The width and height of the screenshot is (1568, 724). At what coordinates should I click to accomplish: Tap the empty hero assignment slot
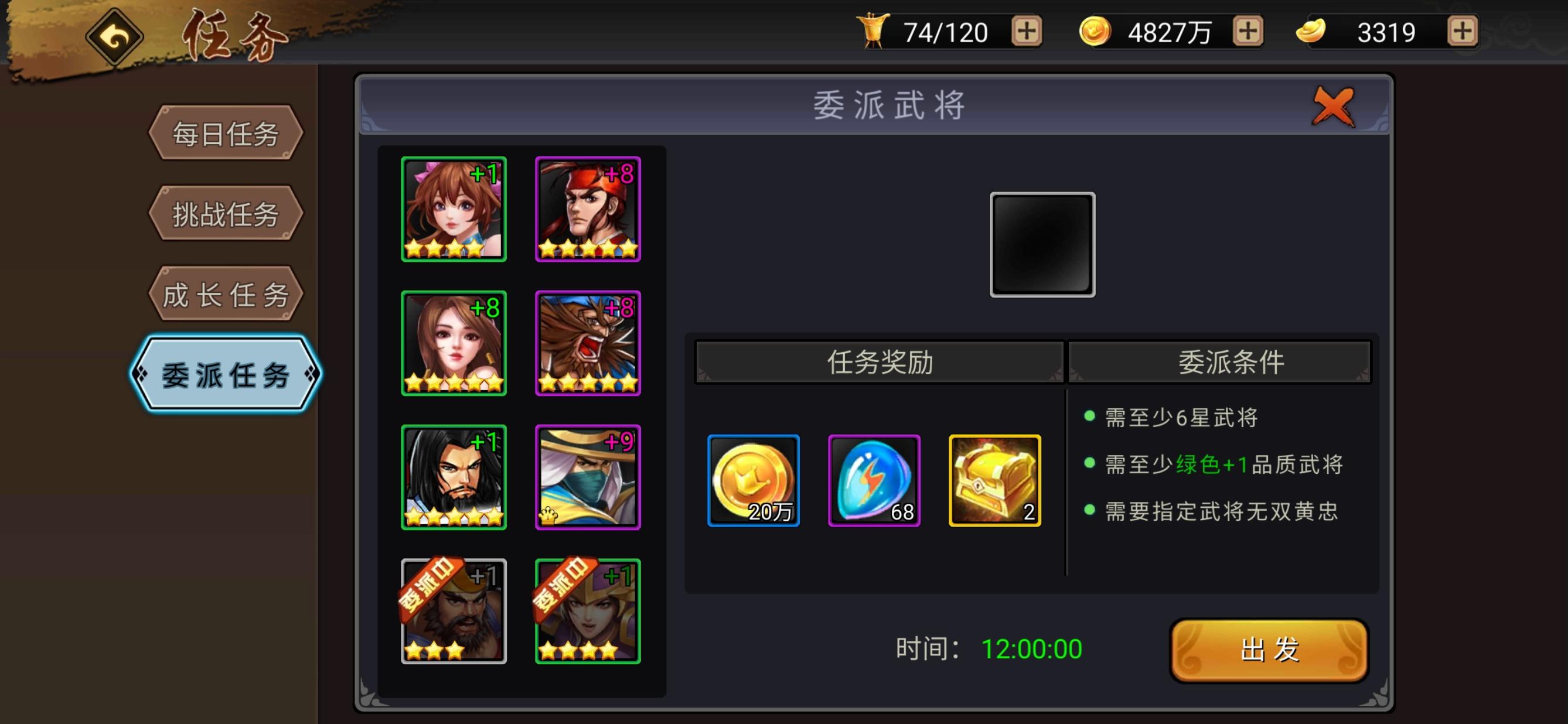pos(1042,244)
